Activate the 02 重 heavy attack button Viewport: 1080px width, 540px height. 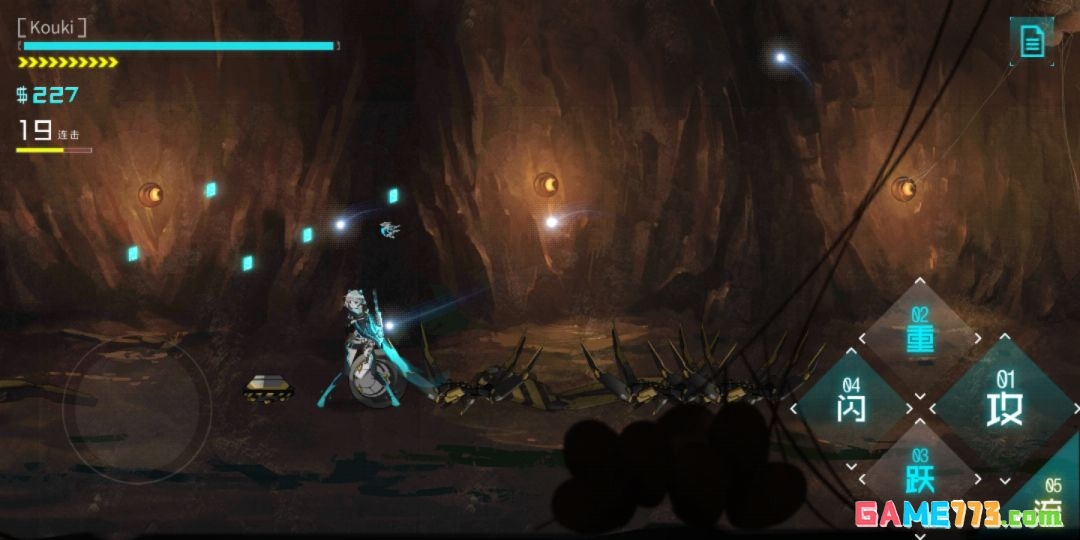click(920, 333)
